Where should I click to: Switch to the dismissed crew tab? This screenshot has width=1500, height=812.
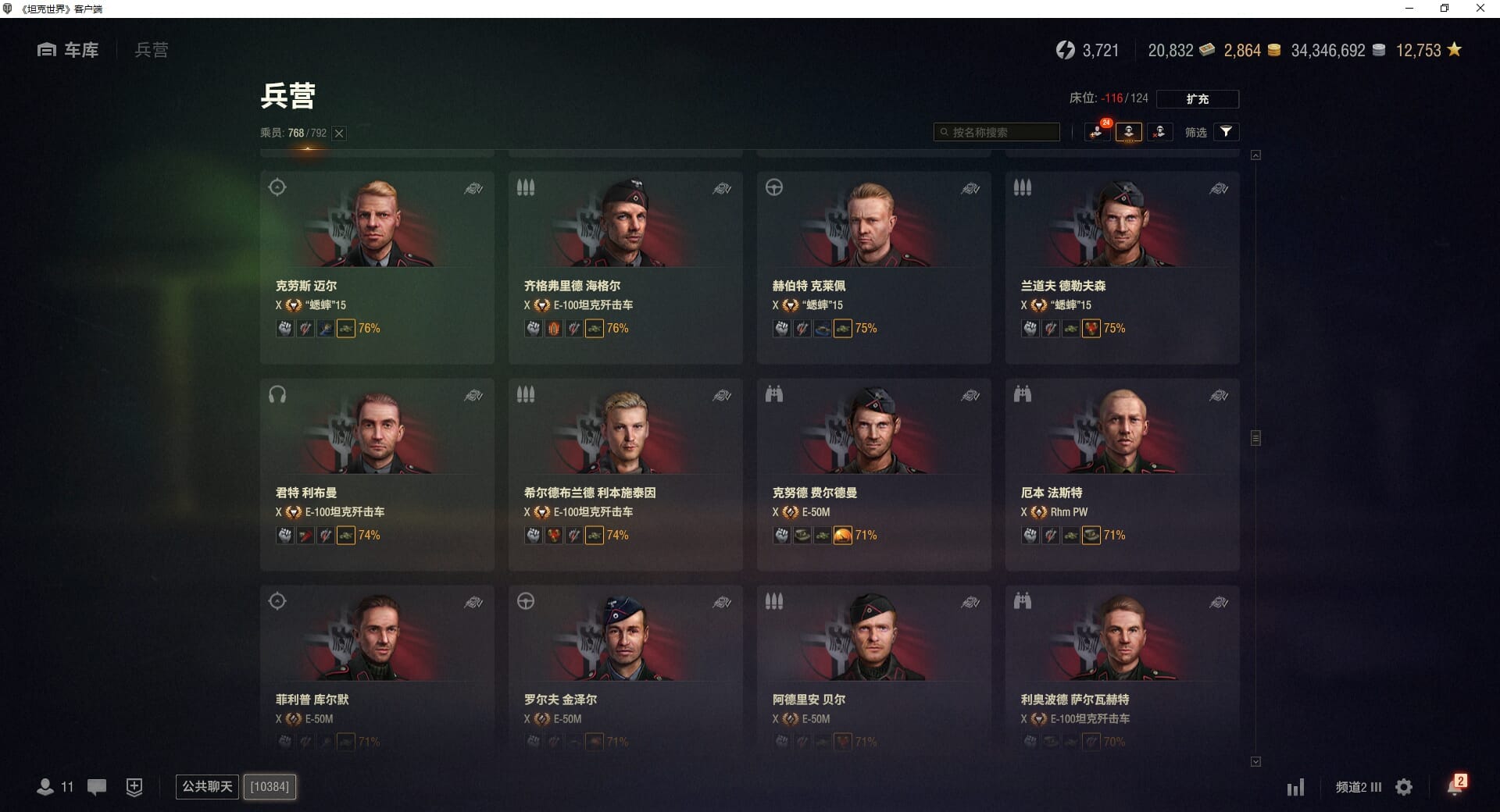pos(1159,132)
